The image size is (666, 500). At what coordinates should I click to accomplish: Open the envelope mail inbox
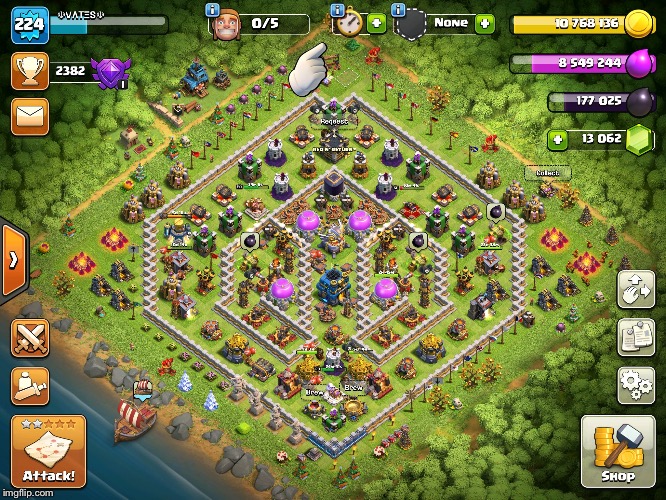pos(30,117)
